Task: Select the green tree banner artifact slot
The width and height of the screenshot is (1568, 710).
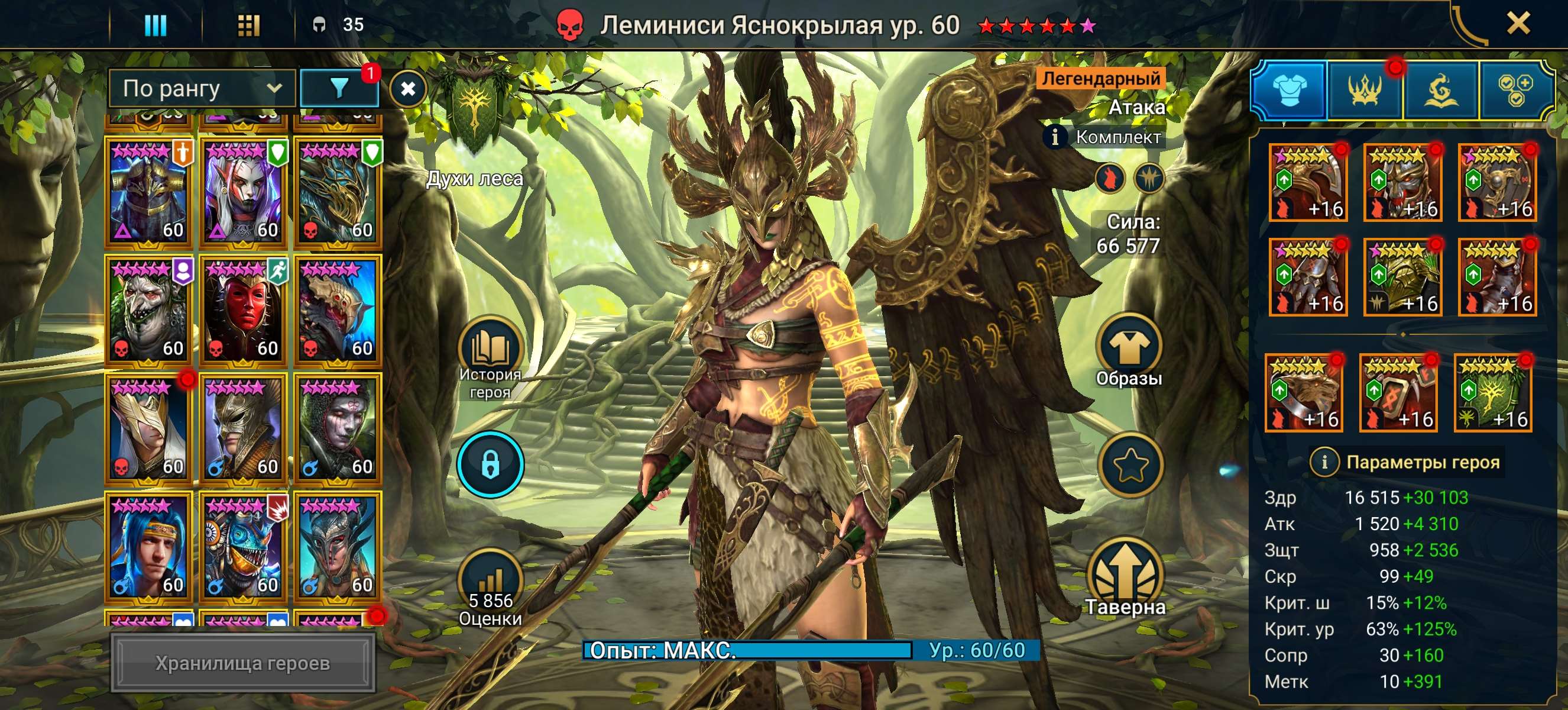Action: (x=1492, y=393)
